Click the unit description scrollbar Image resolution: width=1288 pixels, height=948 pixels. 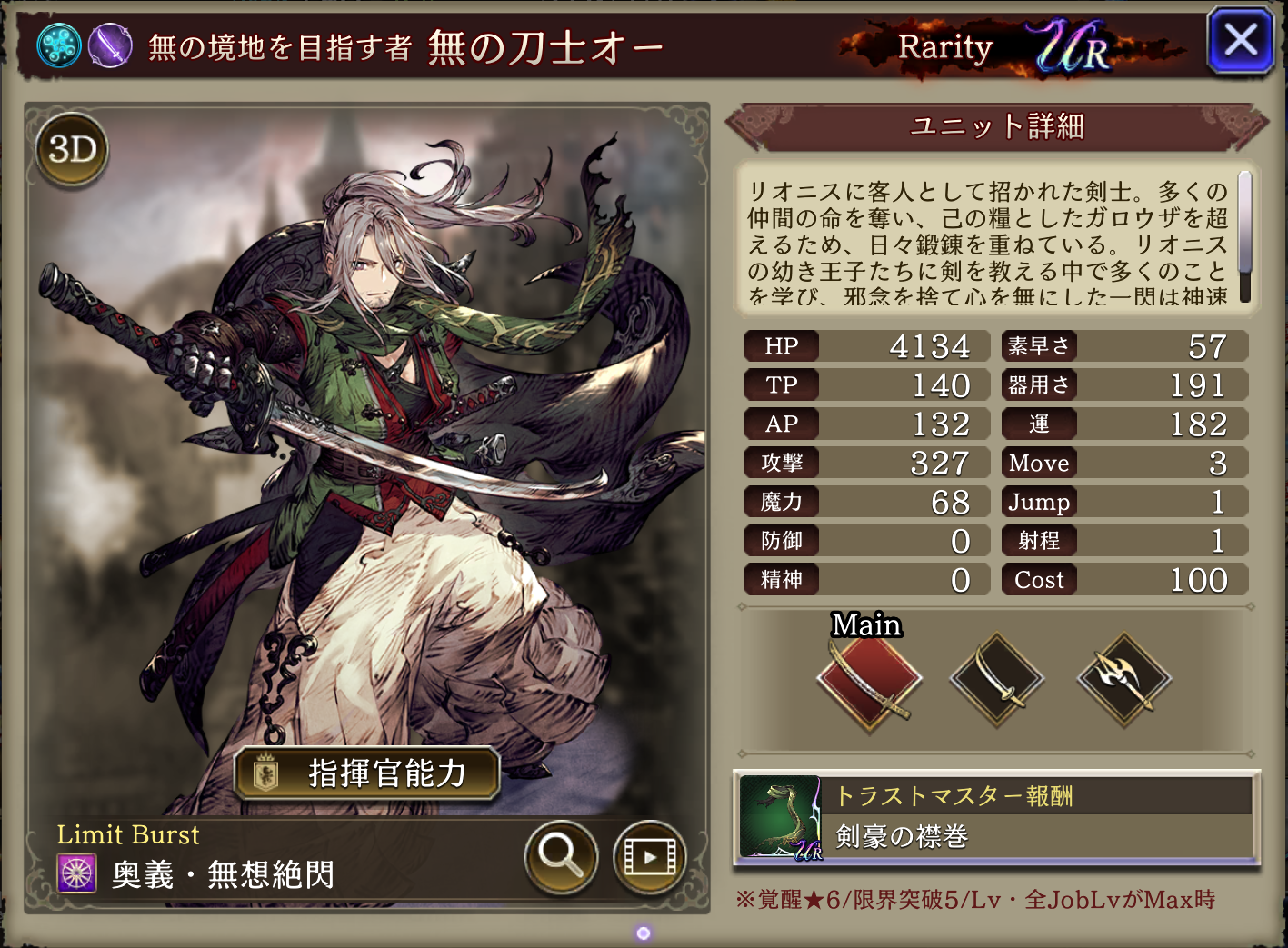[x=1244, y=236]
